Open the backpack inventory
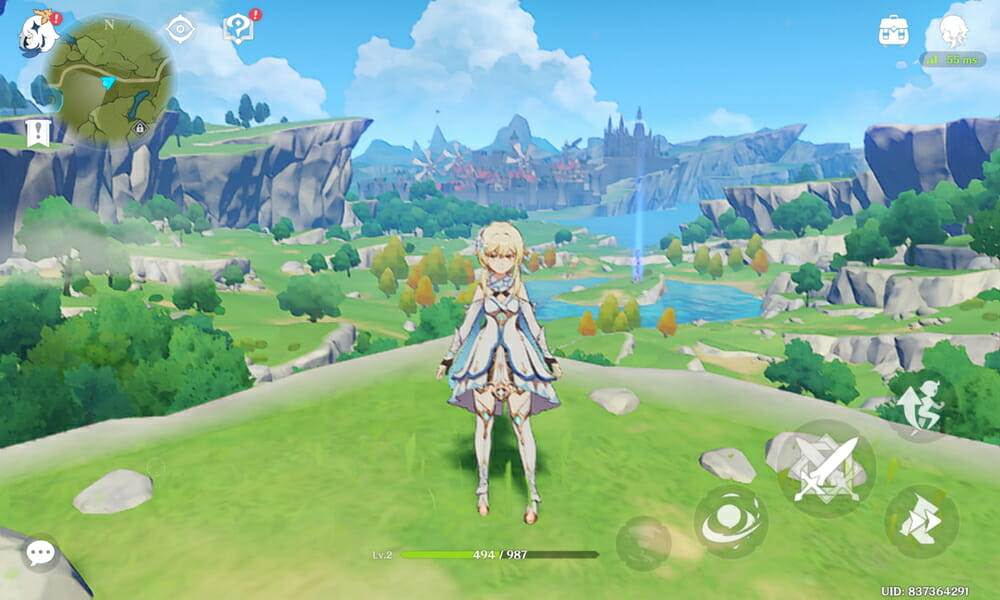Image resolution: width=1000 pixels, height=600 pixels. tap(893, 30)
